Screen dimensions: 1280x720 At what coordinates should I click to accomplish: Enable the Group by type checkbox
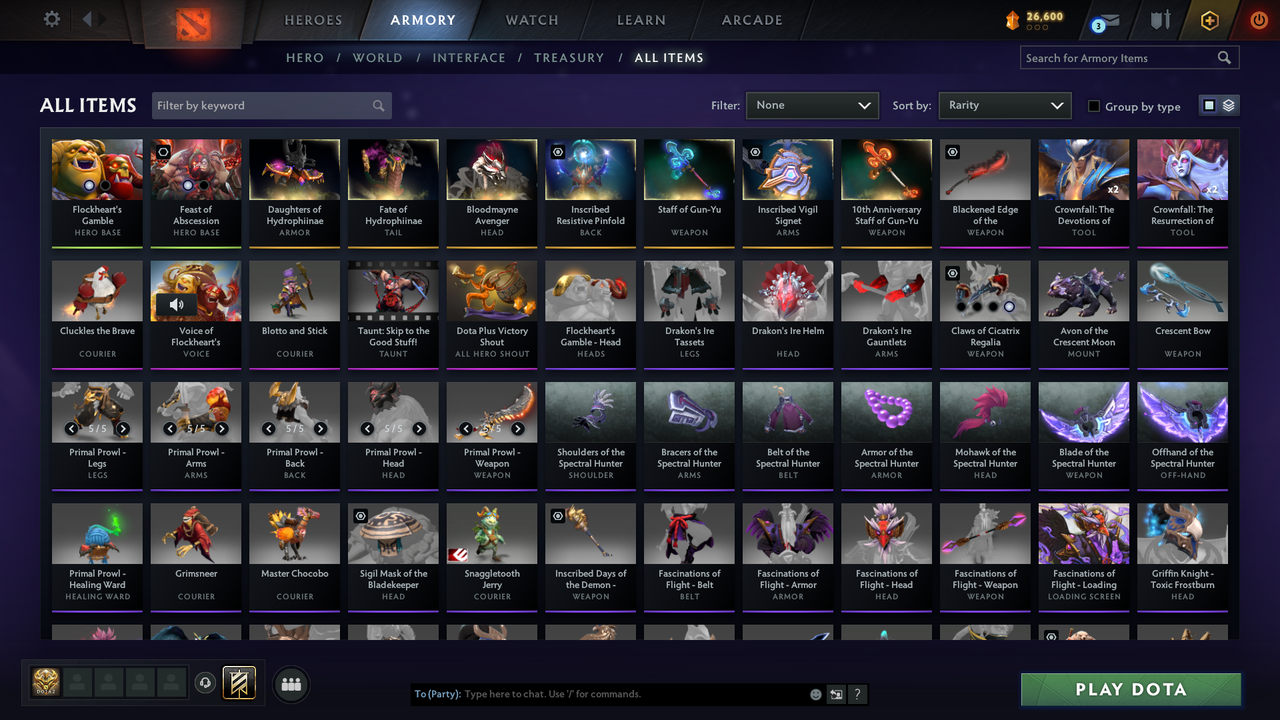pyautogui.click(x=1093, y=106)
